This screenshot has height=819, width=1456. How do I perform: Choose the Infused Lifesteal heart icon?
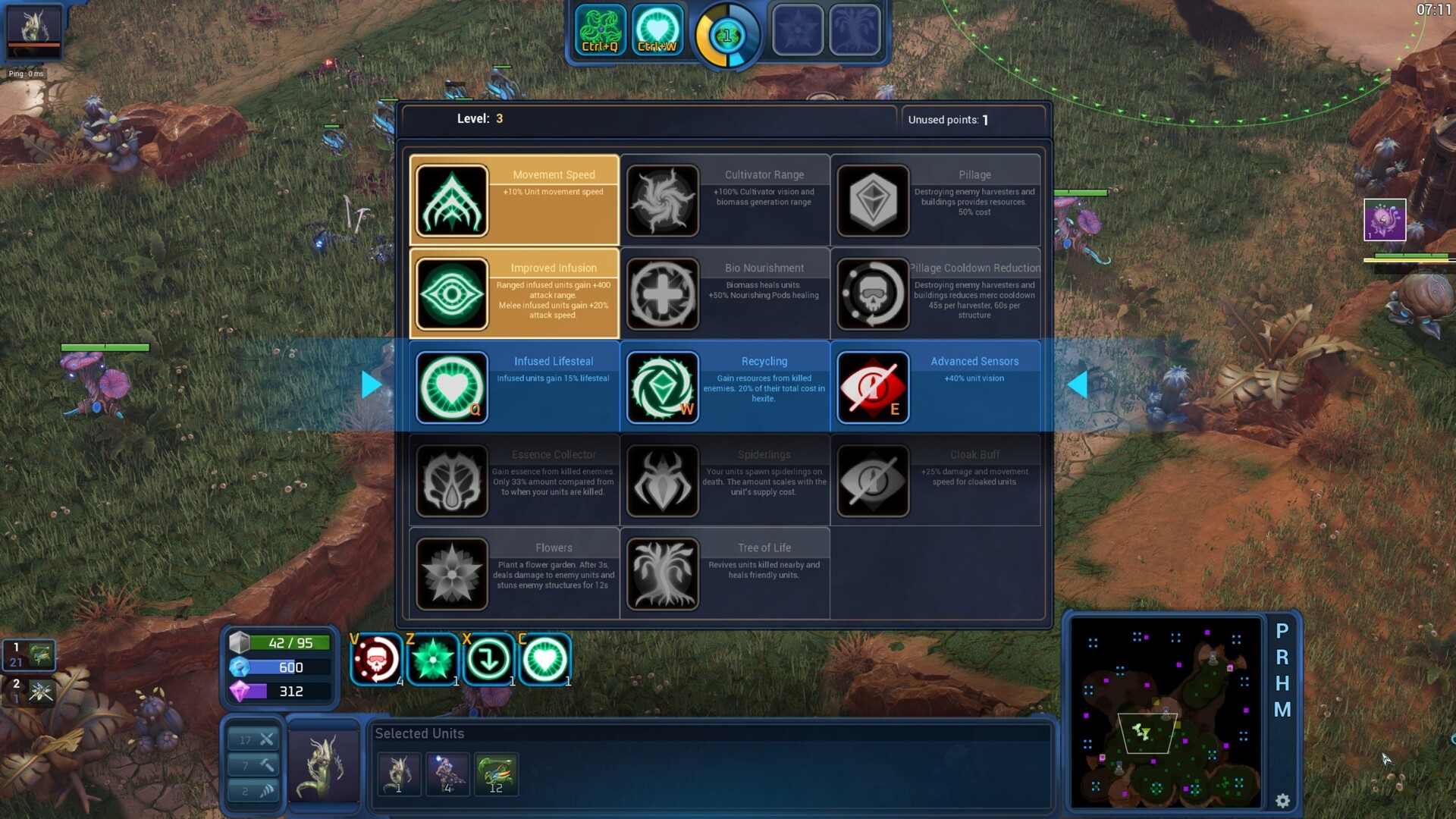point(451,388)
